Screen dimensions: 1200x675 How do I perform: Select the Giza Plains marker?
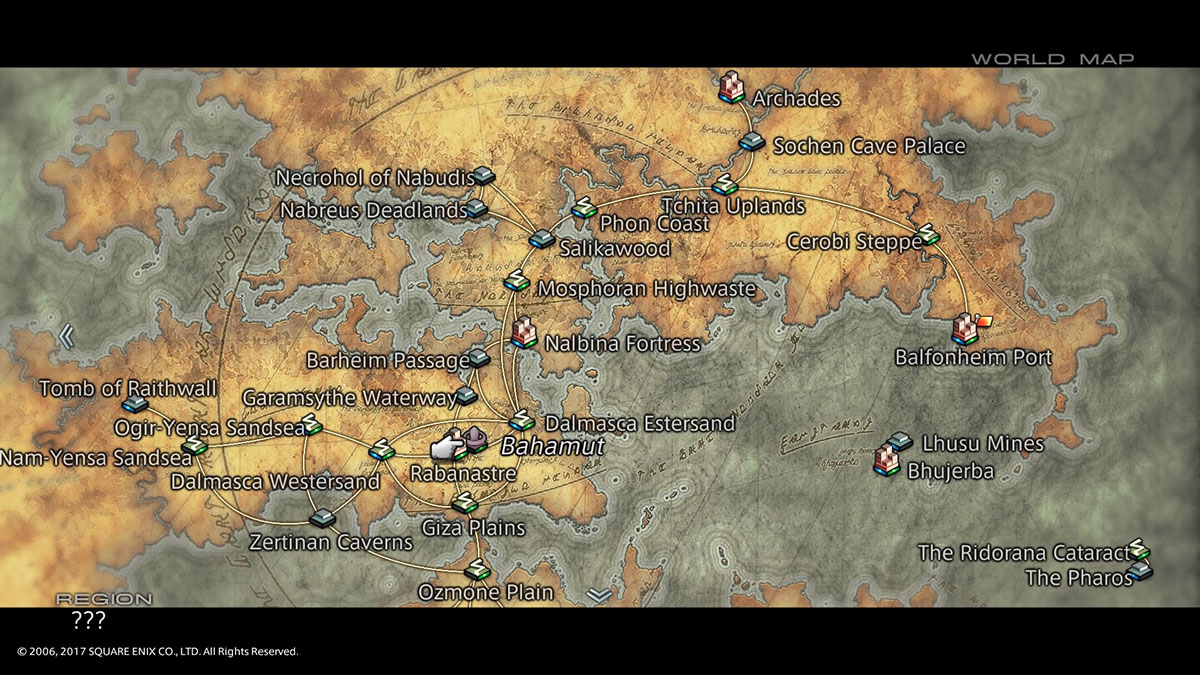[463, 503]
